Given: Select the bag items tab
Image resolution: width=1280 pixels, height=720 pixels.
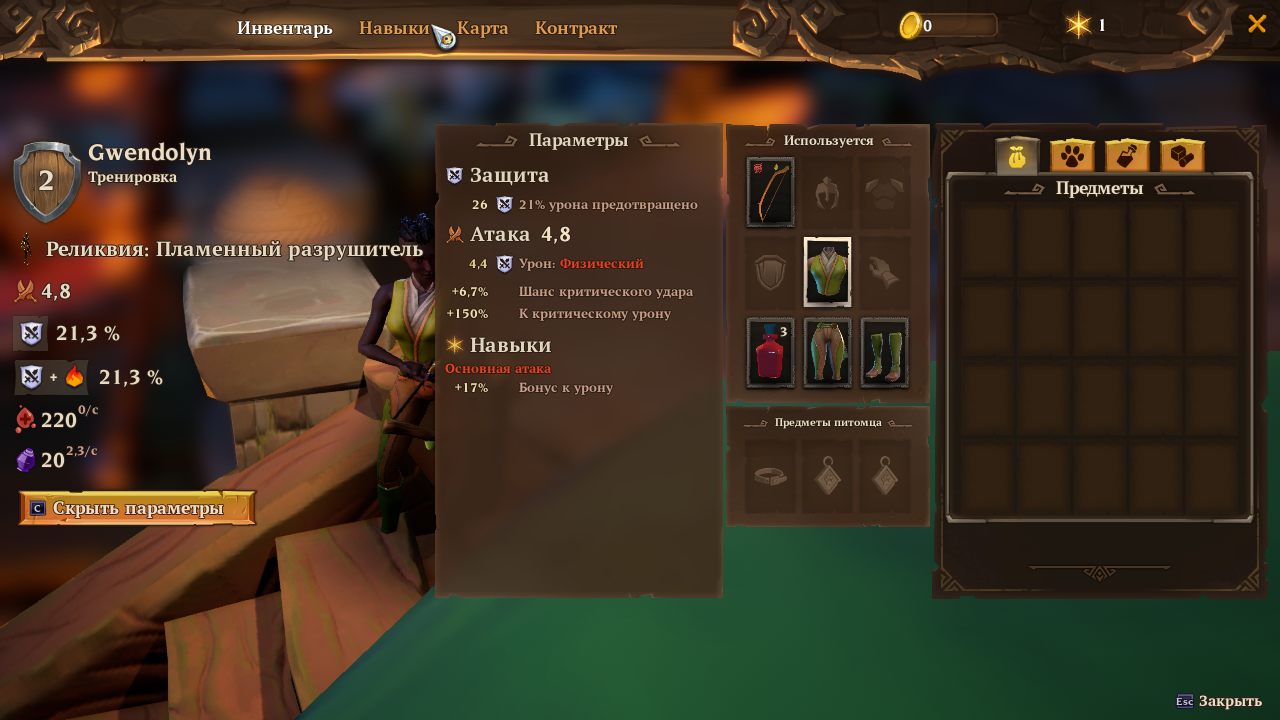Looking at the screenshot, I should (x=1017, y=155).
